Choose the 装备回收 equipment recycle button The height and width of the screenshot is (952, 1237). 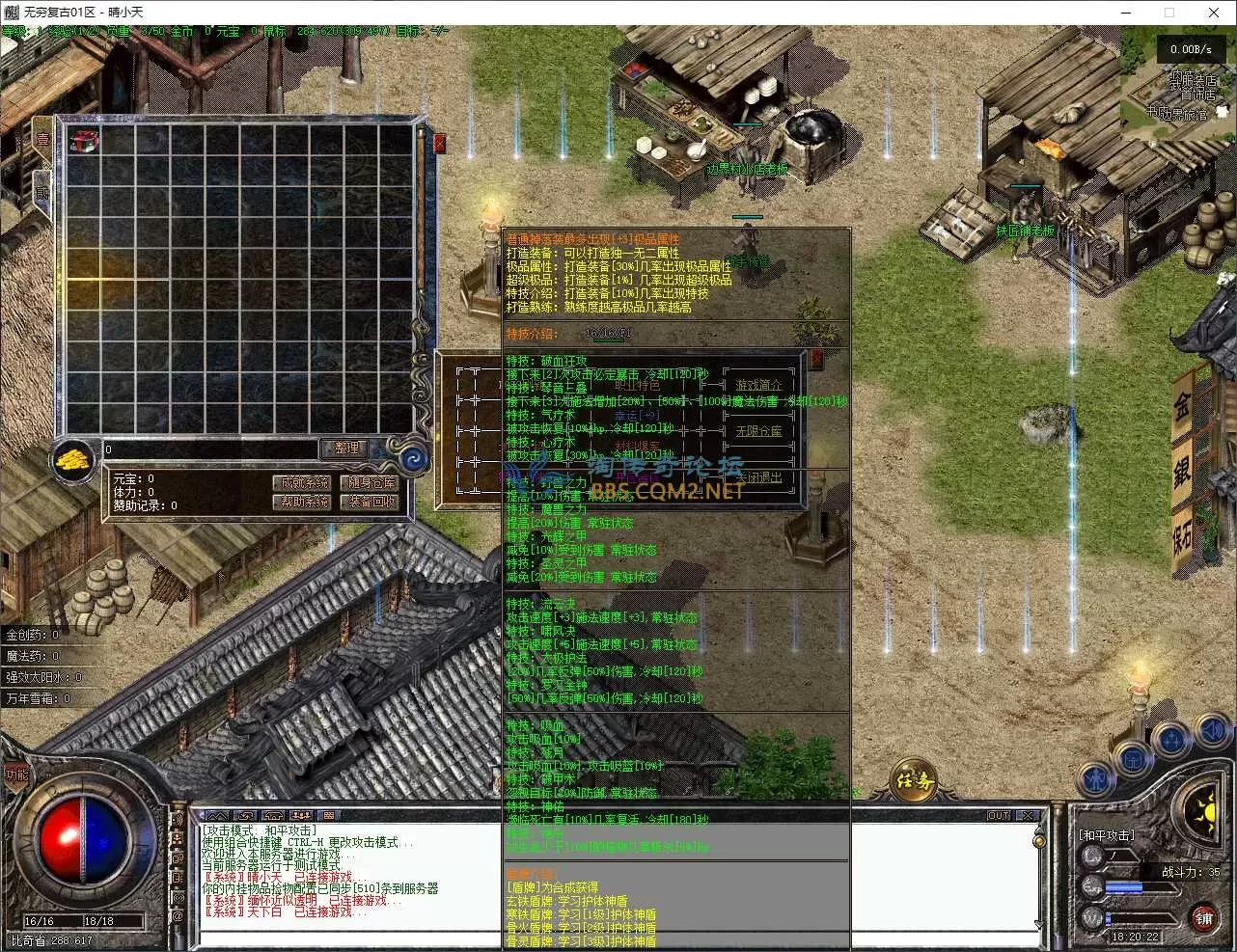click(x=372, y=502)
